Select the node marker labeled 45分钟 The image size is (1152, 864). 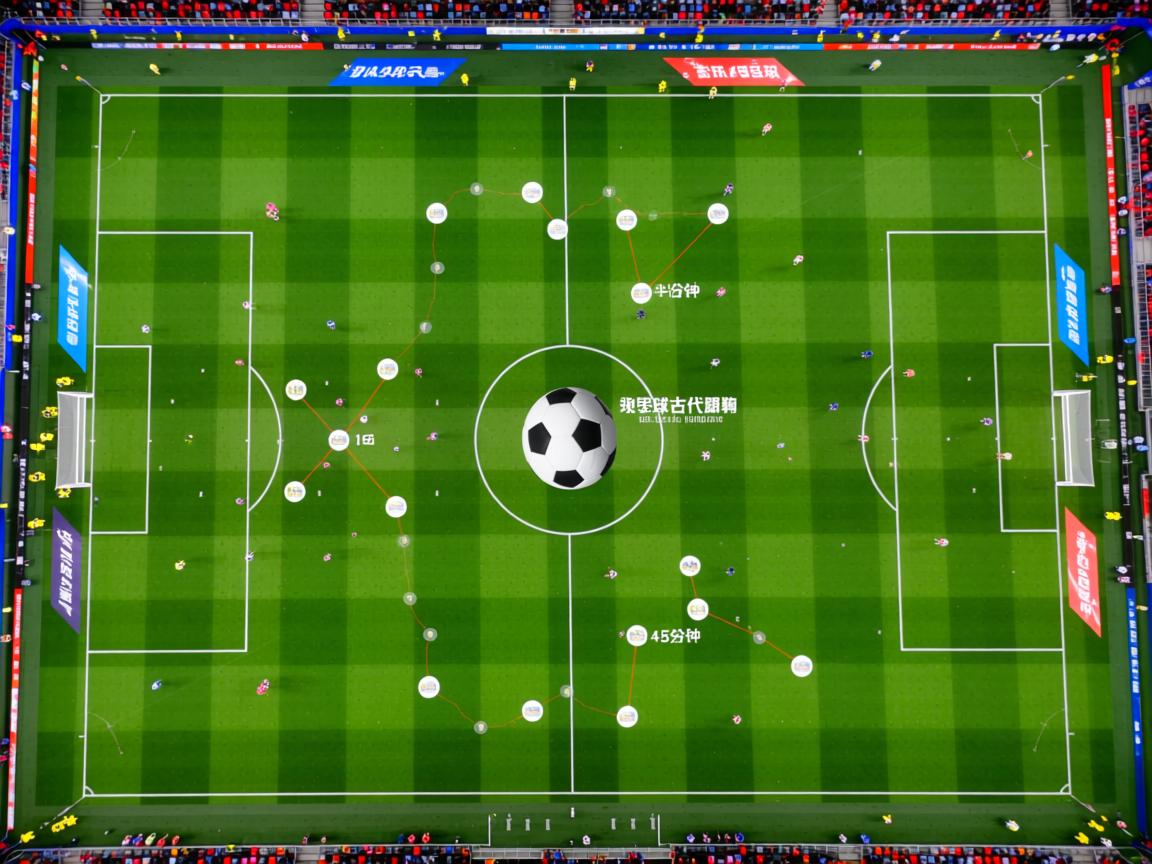637,635
